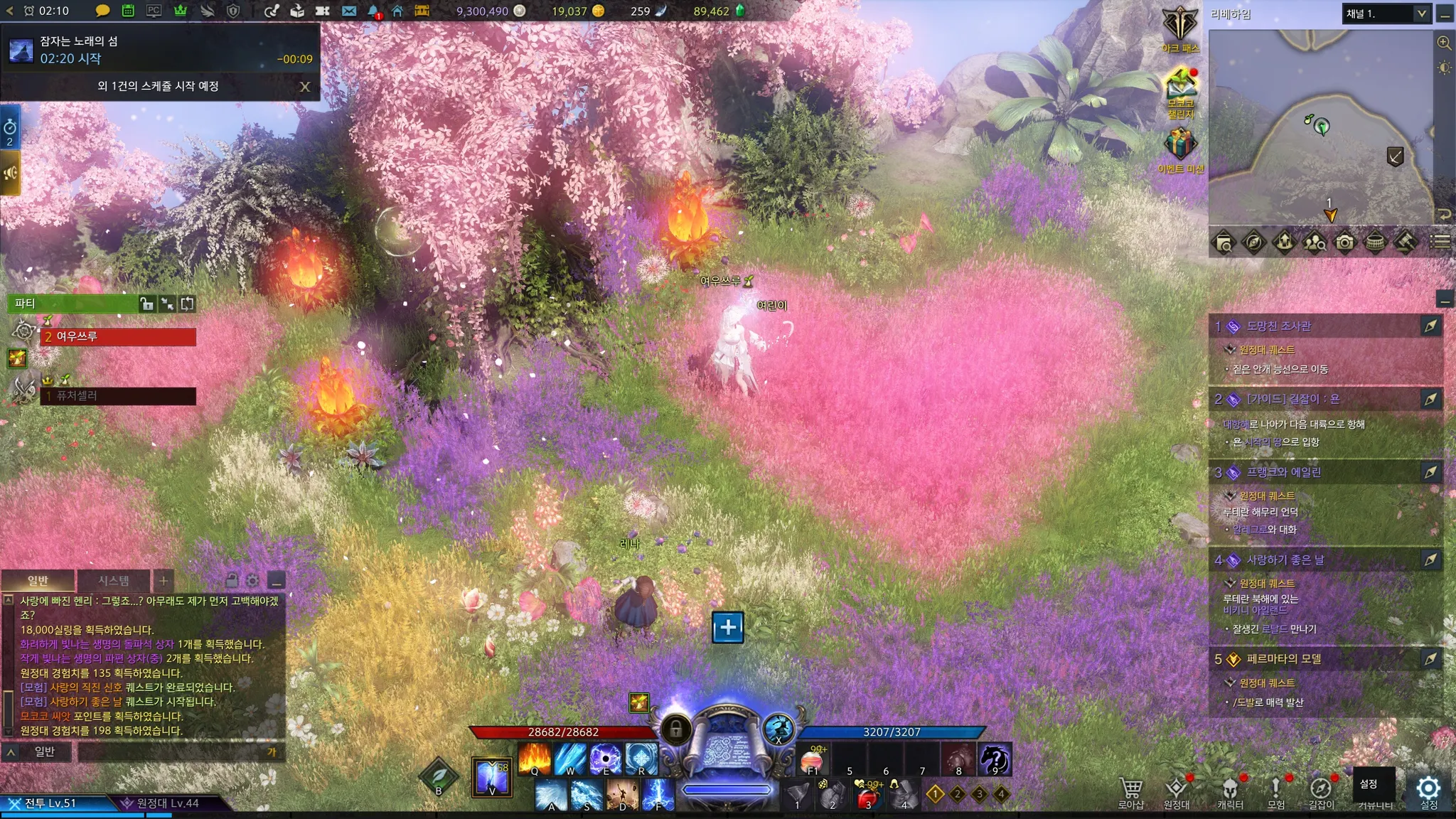Image resolution: width=1456 pixels, height=819 pixels.
Task: Zoom in the minimap with the magnifier
Action: coord(1444,43)
